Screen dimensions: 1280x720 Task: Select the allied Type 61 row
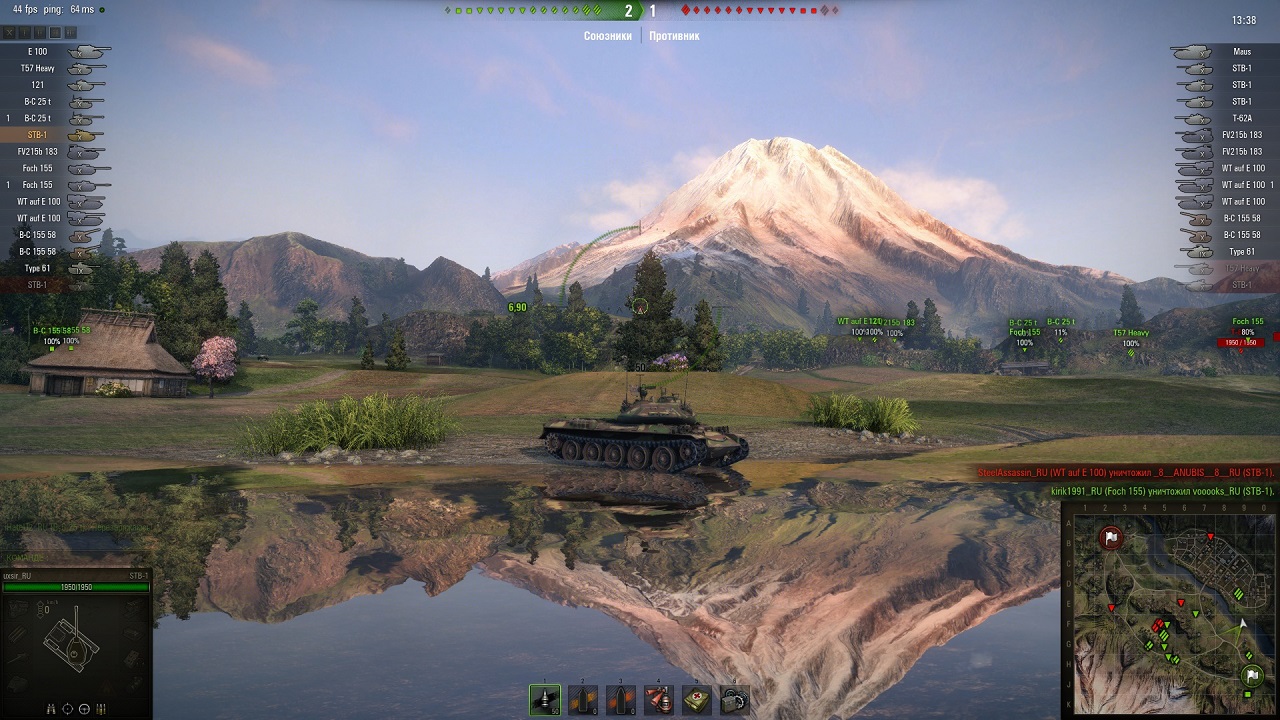coord(55,268)
